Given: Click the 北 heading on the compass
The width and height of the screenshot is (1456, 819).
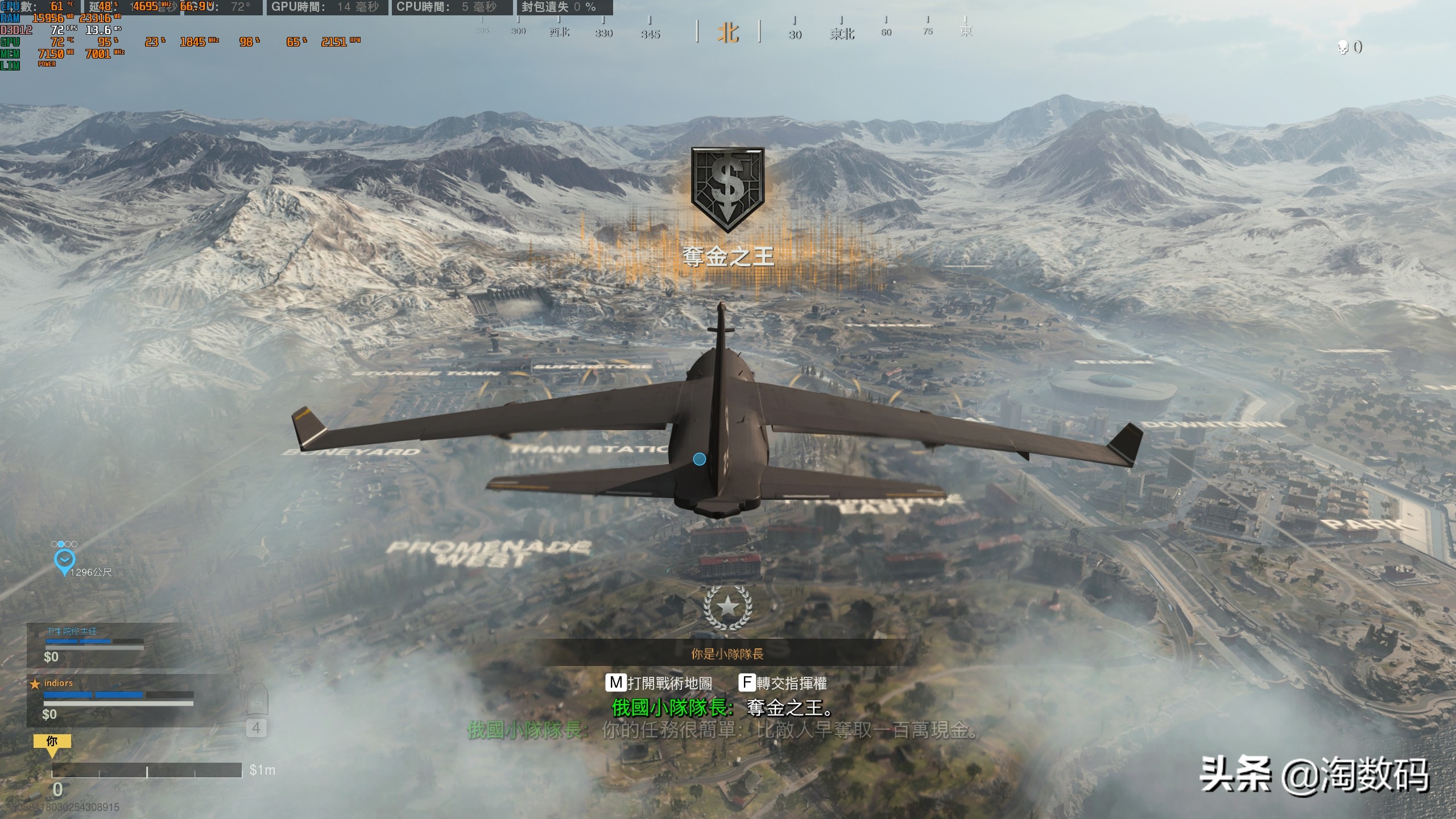Looking at the screenshot, I should coord(728,33).
